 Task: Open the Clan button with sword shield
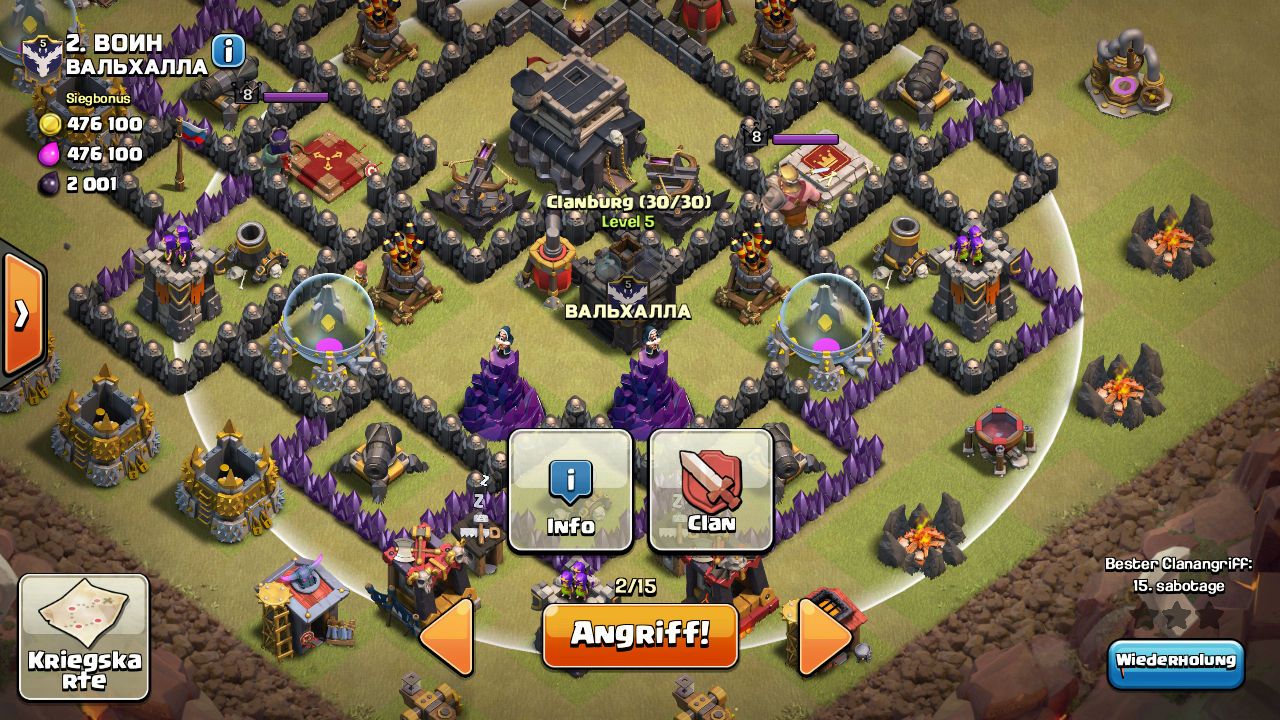pos(711,490)
